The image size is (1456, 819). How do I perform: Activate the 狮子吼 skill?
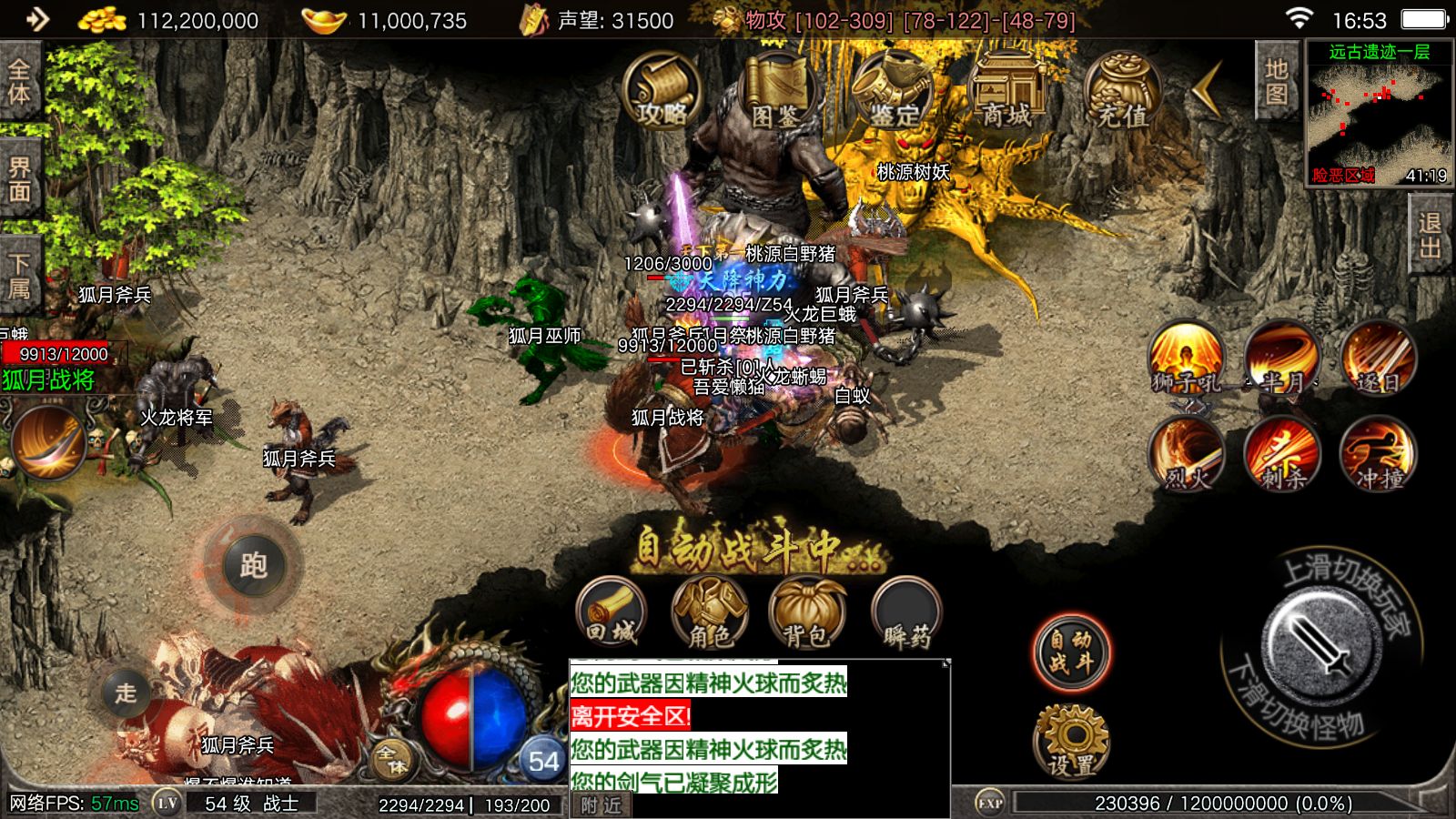pos(1187,358)
